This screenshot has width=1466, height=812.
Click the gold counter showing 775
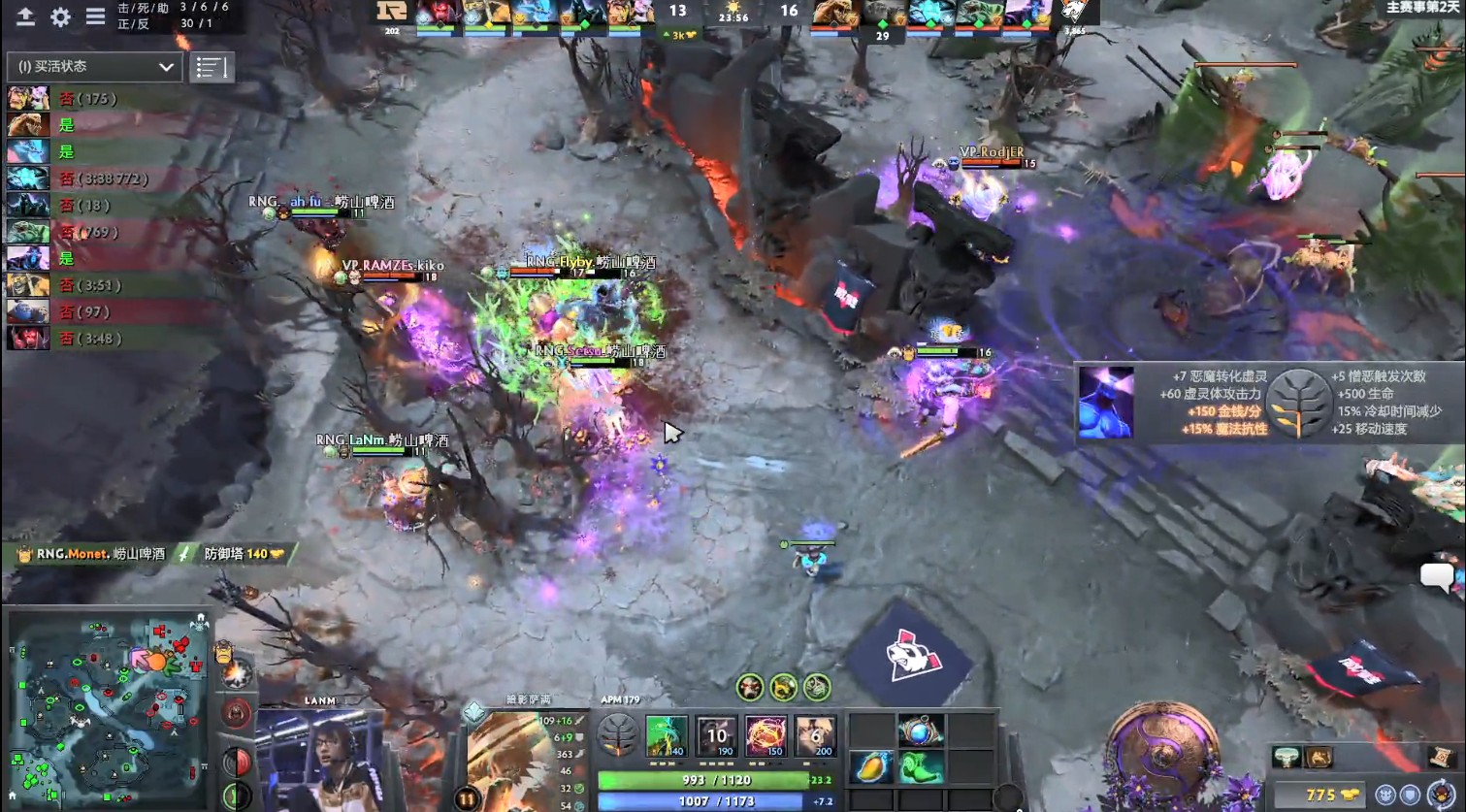pyautogui.click(x=1321, y=794)
